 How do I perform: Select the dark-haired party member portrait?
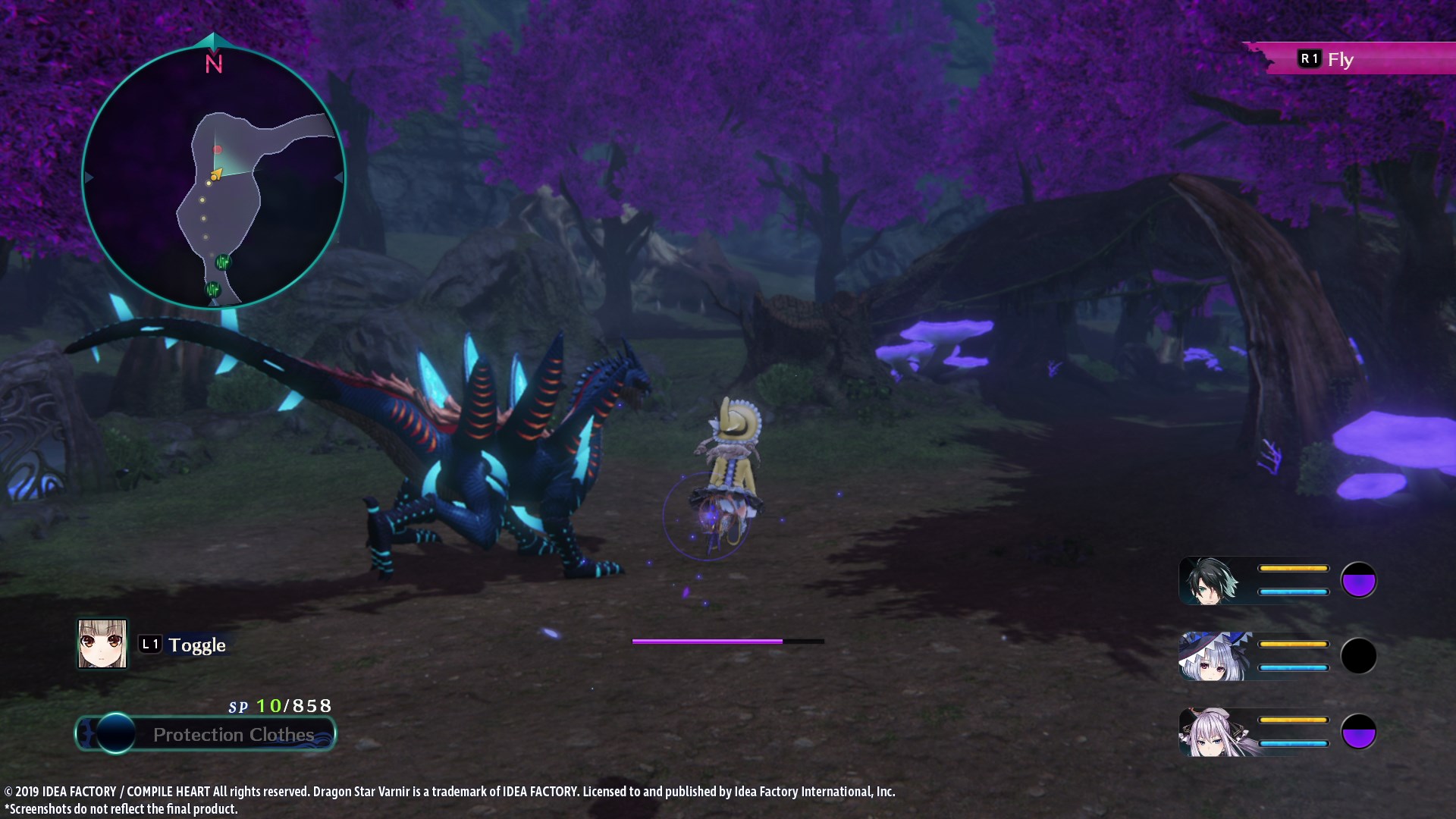click(x=1212, y=581)
